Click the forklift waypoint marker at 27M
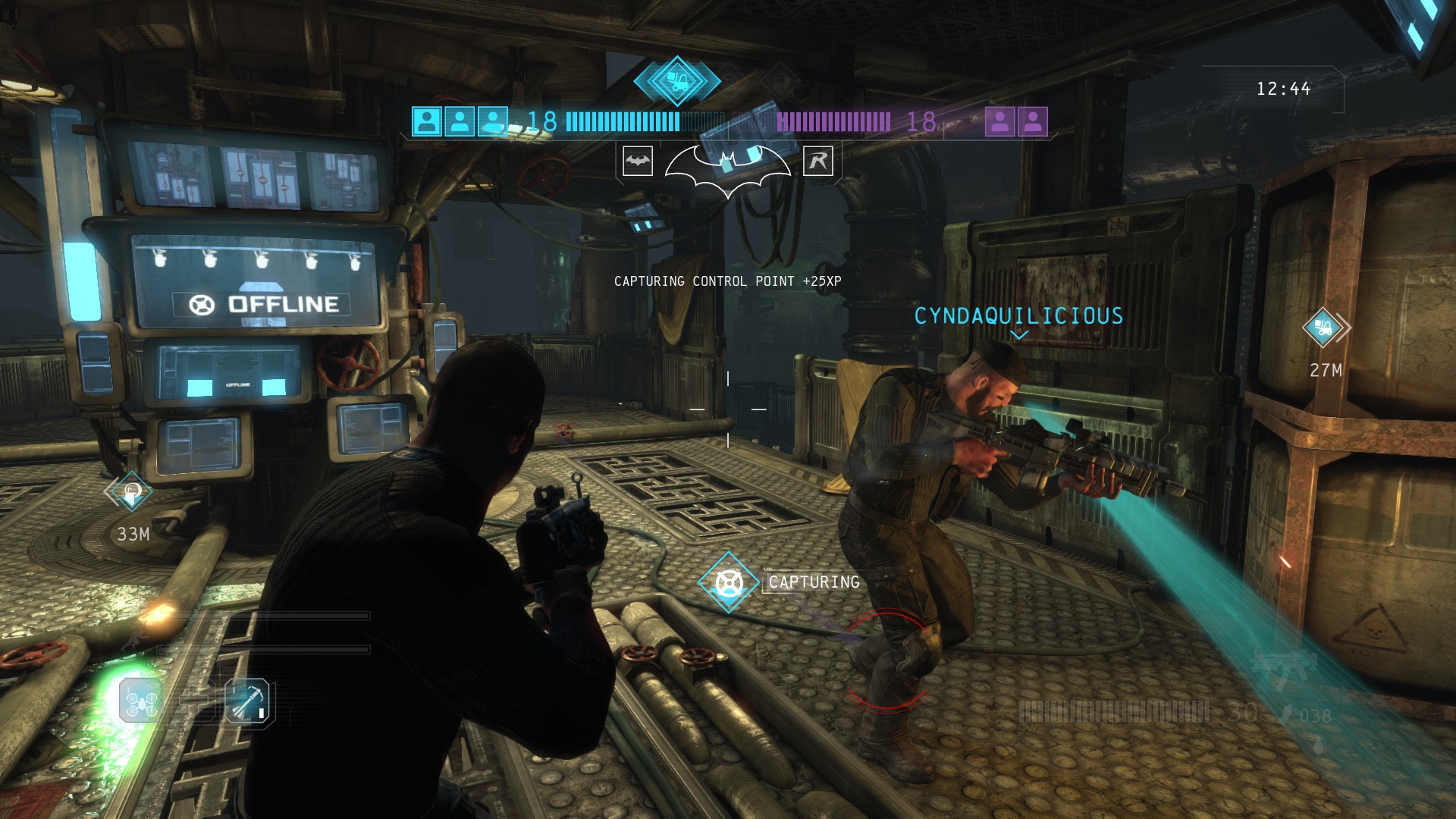 pyautogui.click(x=1324, y=328)
